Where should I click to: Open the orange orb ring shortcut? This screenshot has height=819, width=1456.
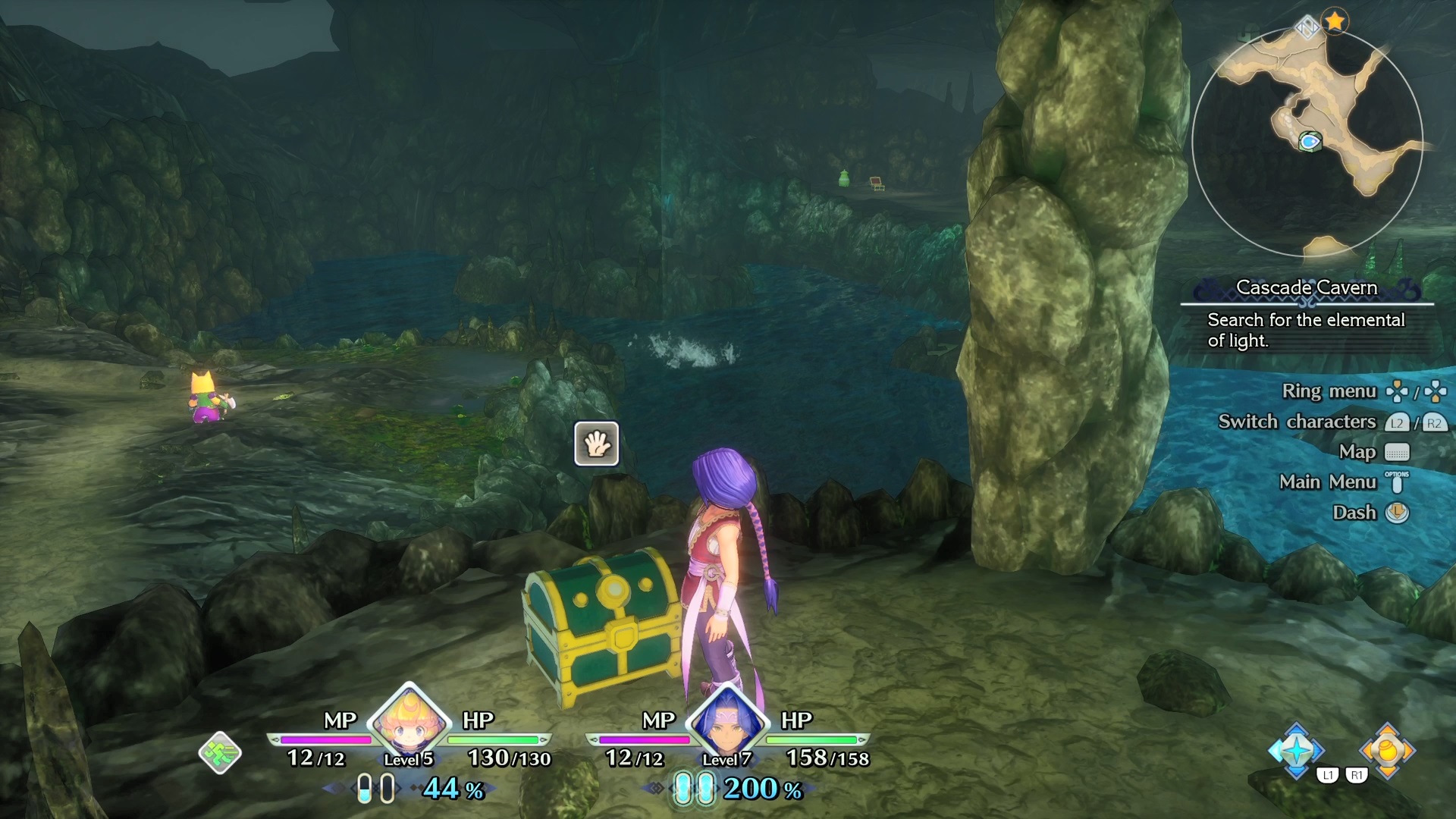[x=1387, y=751]
